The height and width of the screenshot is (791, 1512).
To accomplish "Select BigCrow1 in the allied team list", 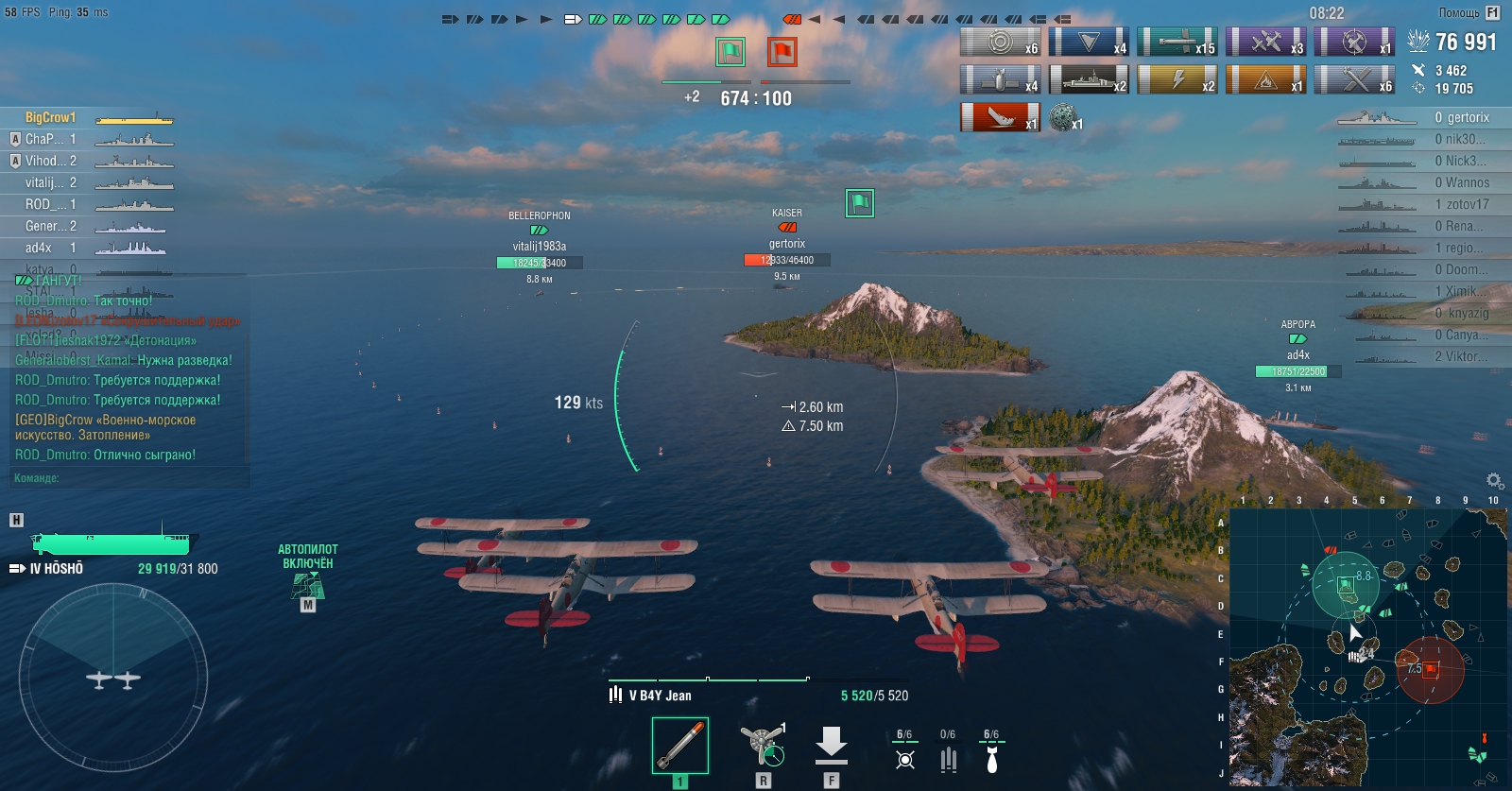I will pyautogui.click(x=51, y=117).
